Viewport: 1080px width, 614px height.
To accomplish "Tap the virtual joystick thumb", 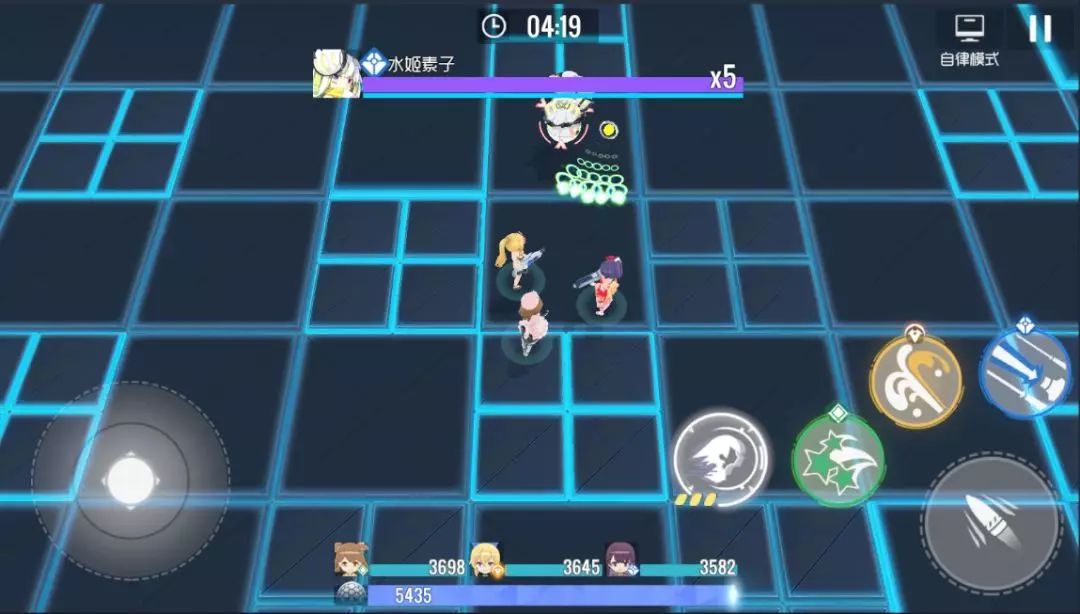I will pyautogui.click(x=130, y=480).
